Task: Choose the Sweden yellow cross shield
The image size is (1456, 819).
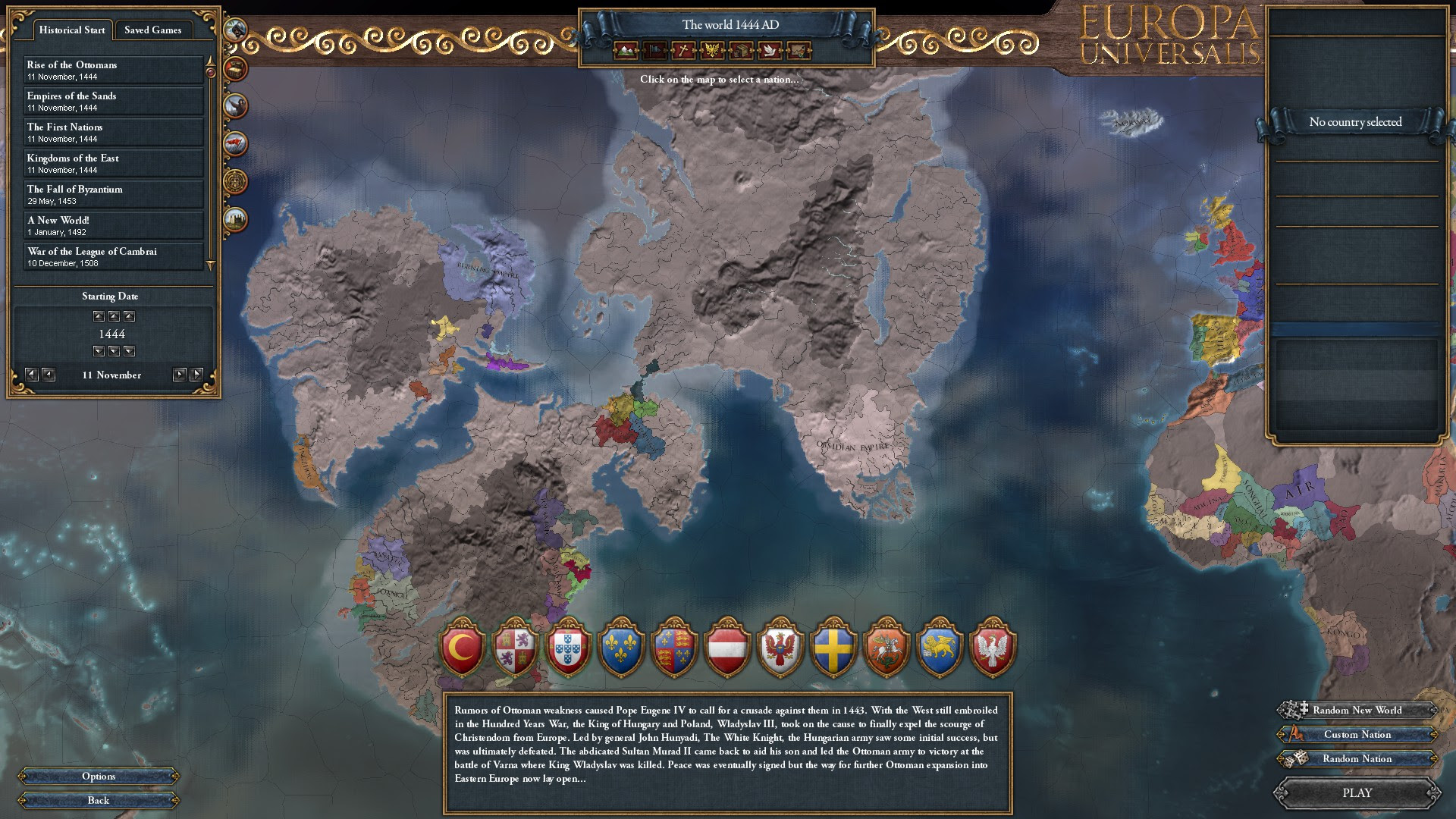Action: (833, 649)
